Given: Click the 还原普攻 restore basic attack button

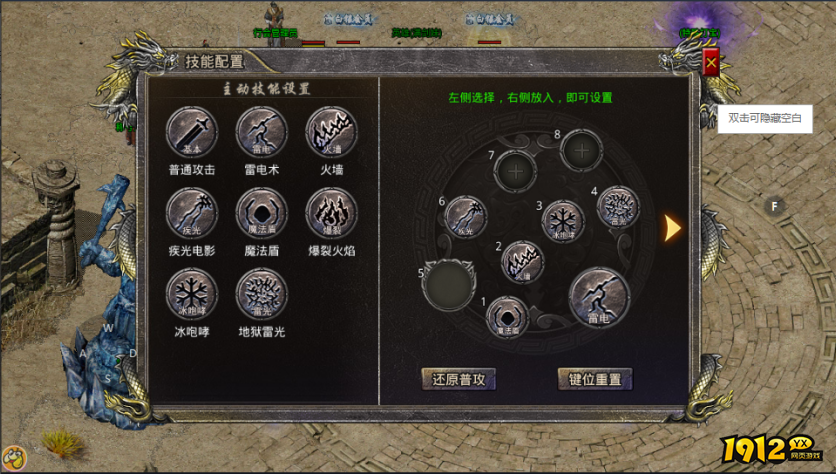Looking at the screenshot, I should pyautogui.click(x=458, y=379).
